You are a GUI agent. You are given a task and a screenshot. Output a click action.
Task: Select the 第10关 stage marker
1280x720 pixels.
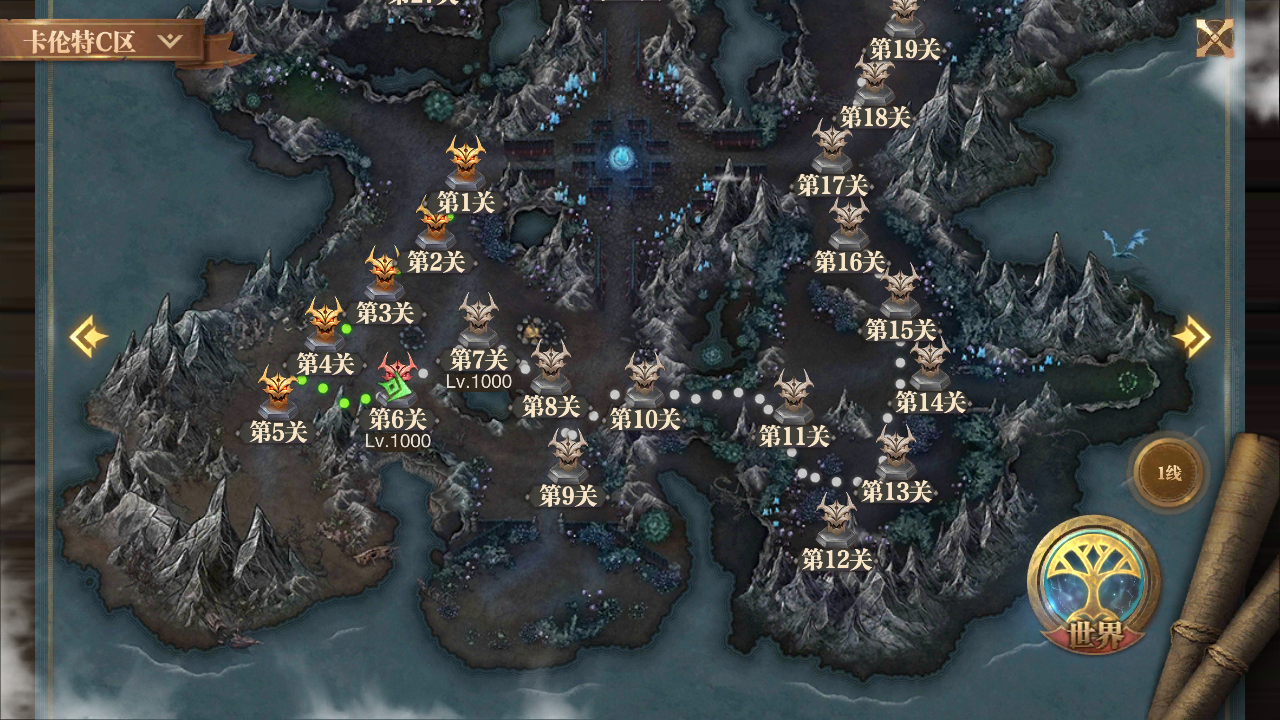click(645, 380)
